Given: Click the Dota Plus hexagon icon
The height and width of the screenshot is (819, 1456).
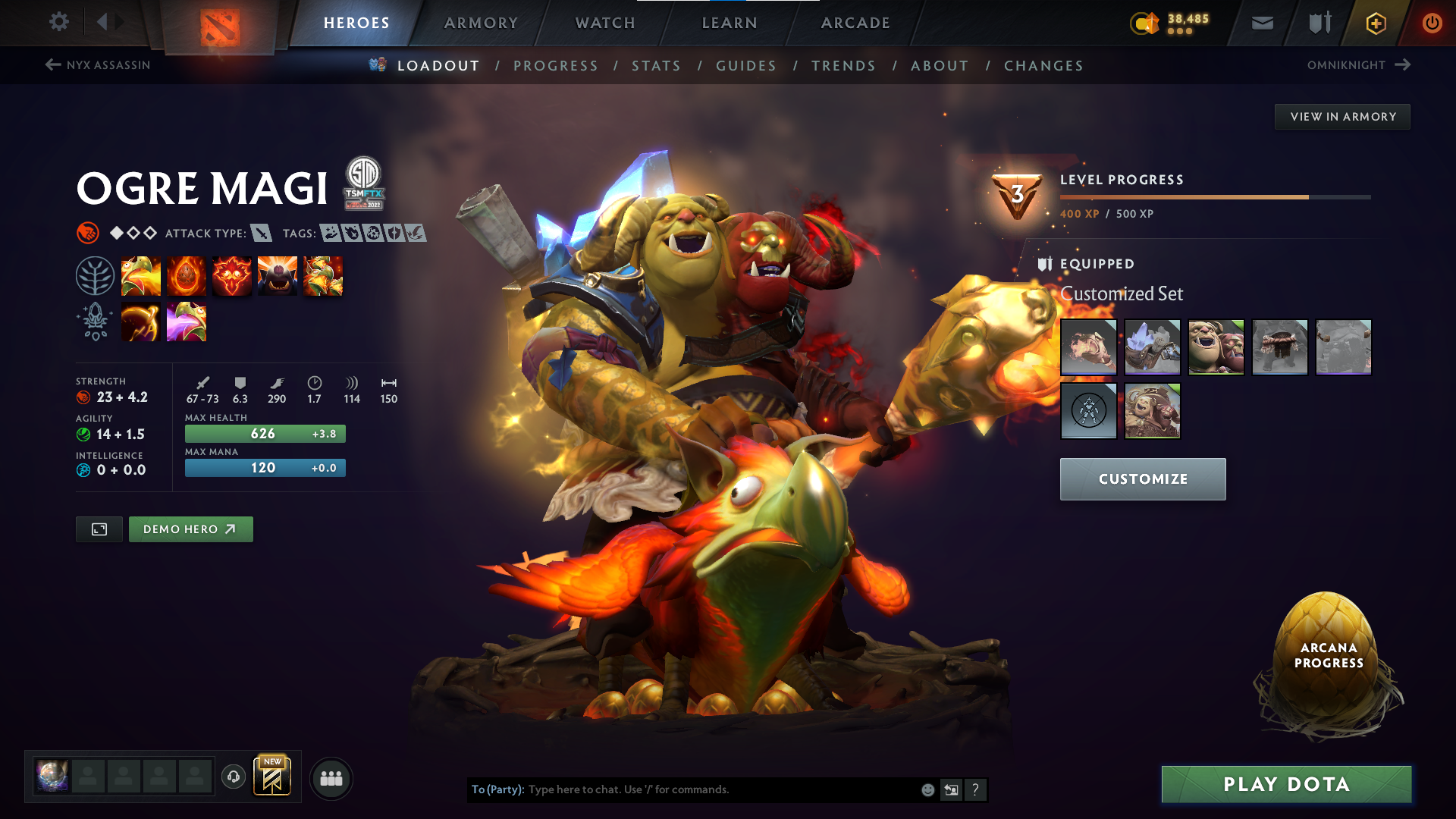Looking at the screenshot, I should click(1375, 23).
